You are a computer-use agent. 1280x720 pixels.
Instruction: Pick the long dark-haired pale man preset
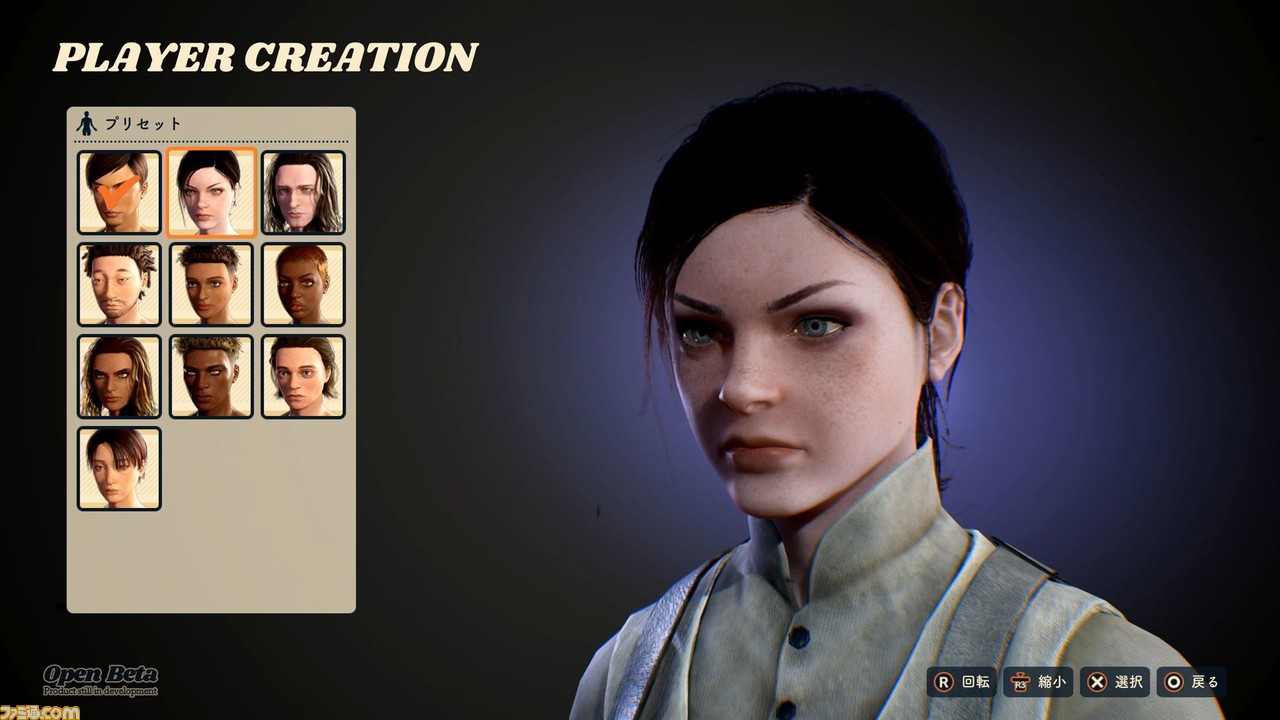[x=303, y=193]
